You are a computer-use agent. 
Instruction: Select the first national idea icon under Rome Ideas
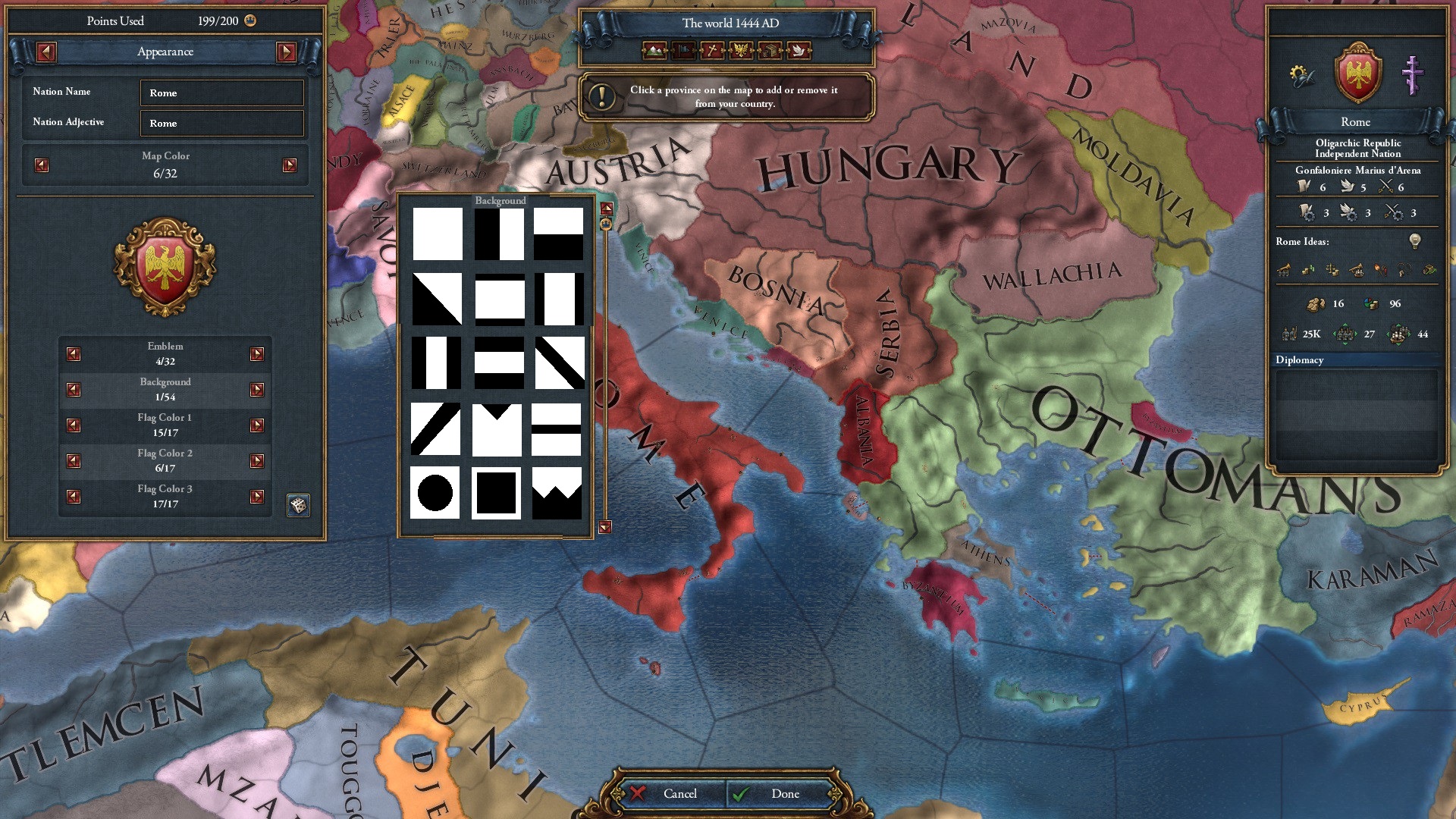(1284, 270)
